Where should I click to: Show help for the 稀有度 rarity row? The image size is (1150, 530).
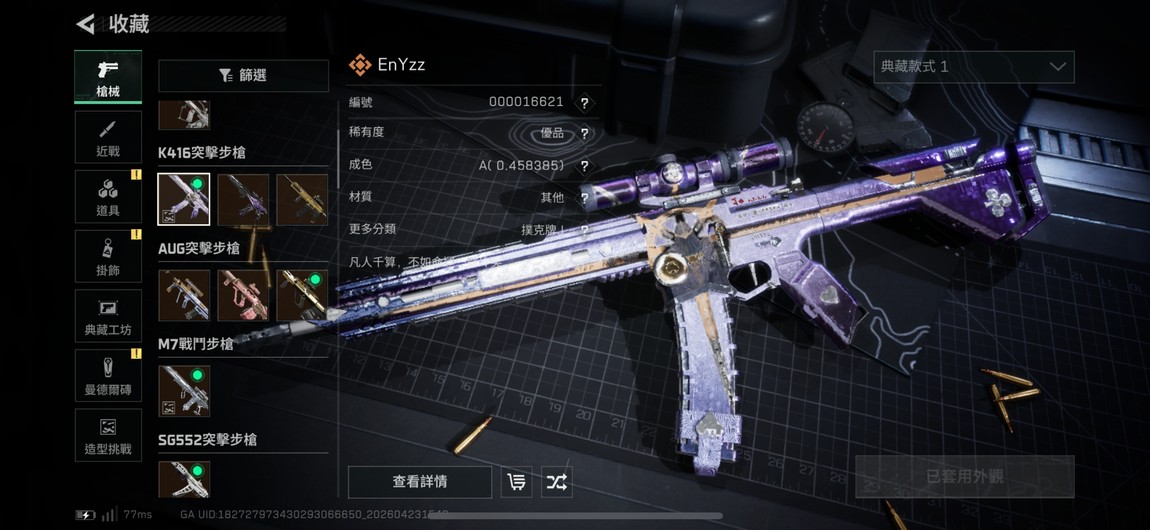(584, 133)
